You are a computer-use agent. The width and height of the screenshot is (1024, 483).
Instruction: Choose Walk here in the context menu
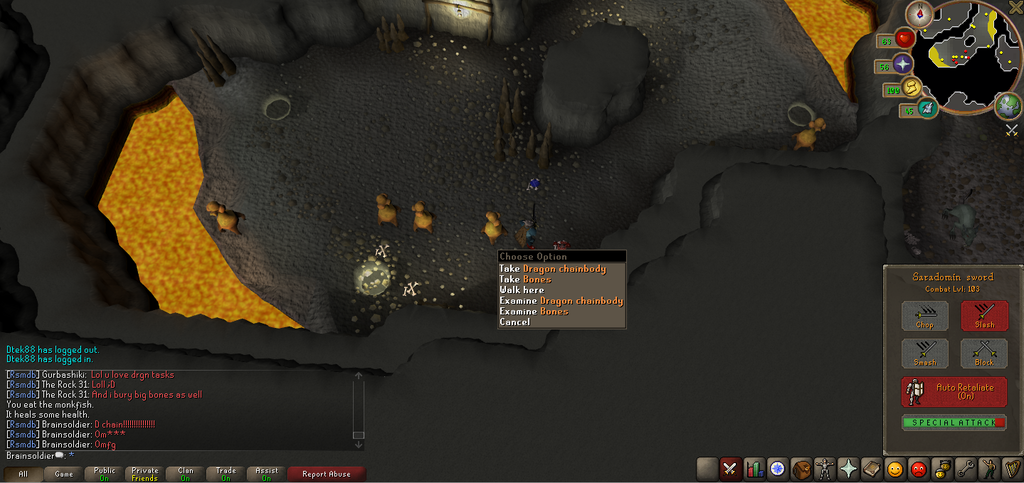tap(522, 290)
